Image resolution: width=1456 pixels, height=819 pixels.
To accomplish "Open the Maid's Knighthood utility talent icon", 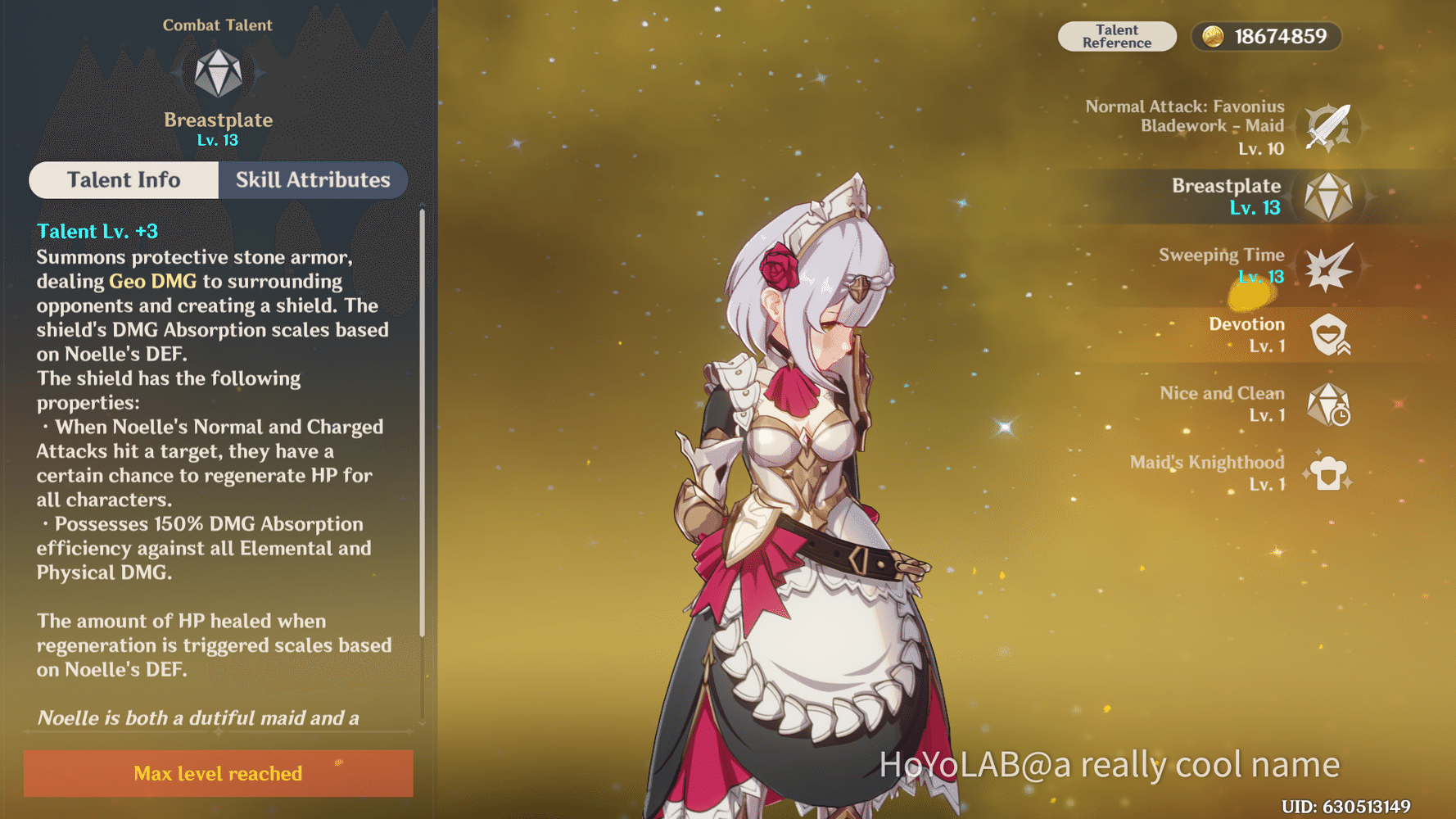I will (1328, 473).
